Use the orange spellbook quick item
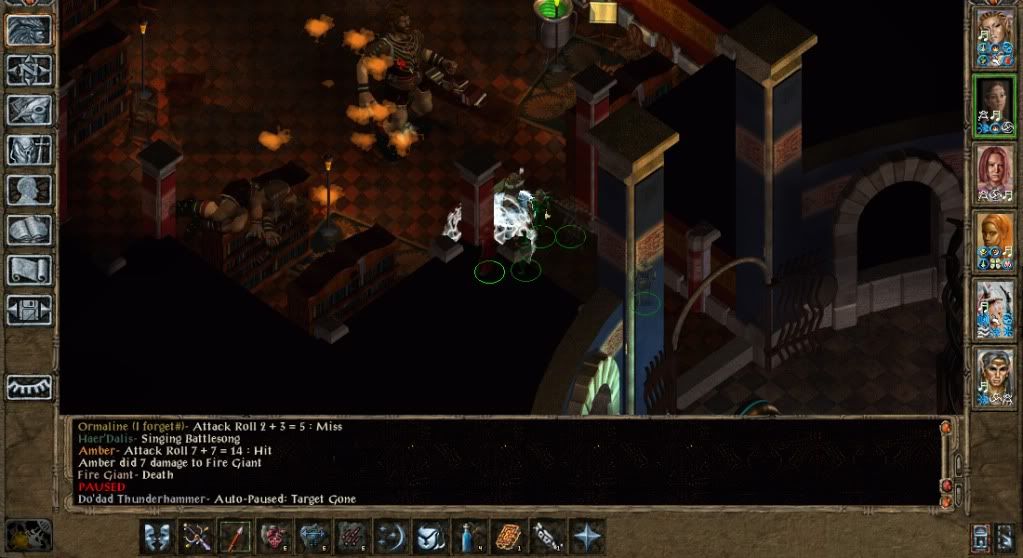1023x558 pixels. [x=509, y=535]
